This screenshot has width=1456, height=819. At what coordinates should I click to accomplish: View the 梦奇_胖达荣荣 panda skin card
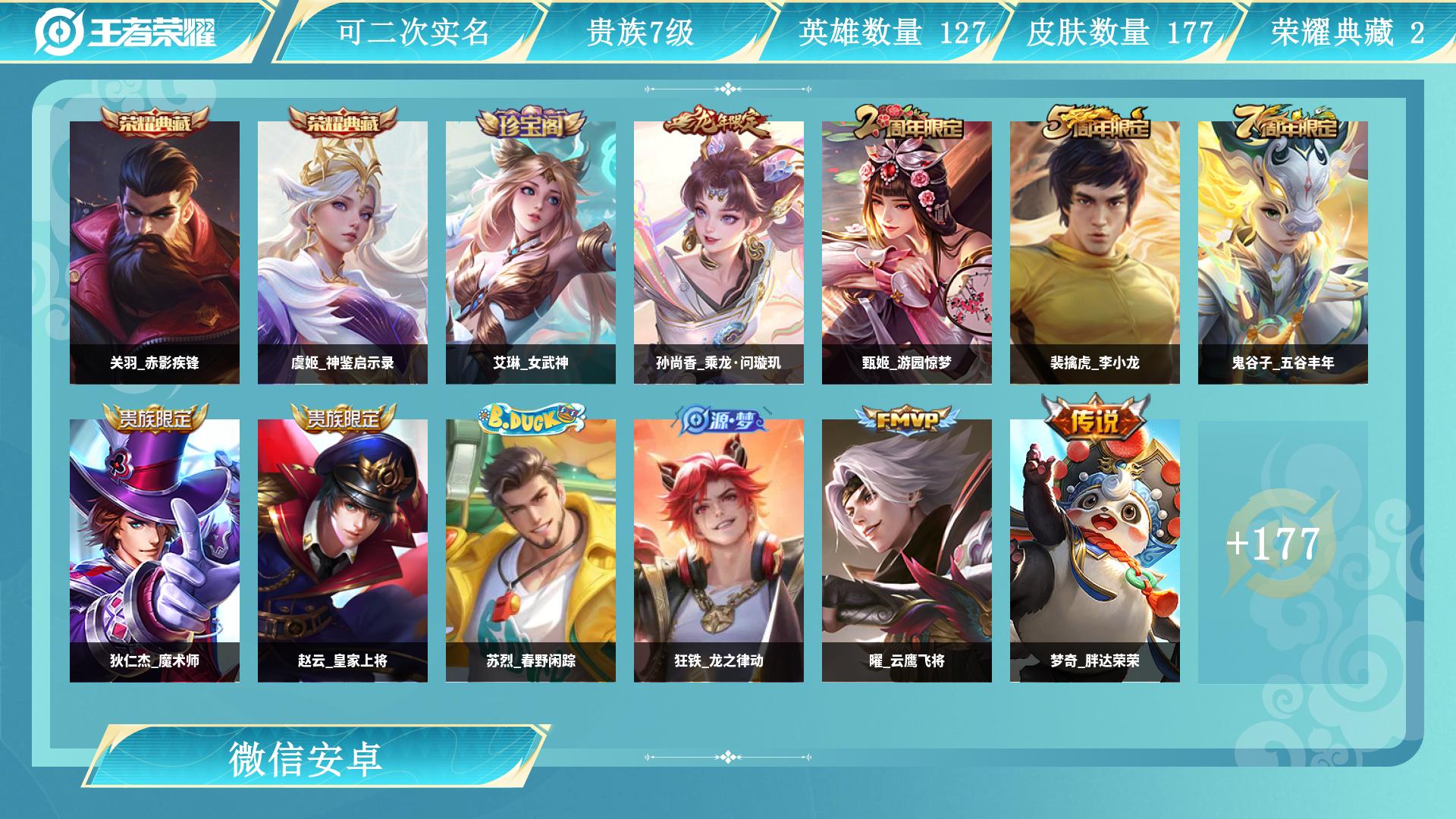[x=1095, y=551]
